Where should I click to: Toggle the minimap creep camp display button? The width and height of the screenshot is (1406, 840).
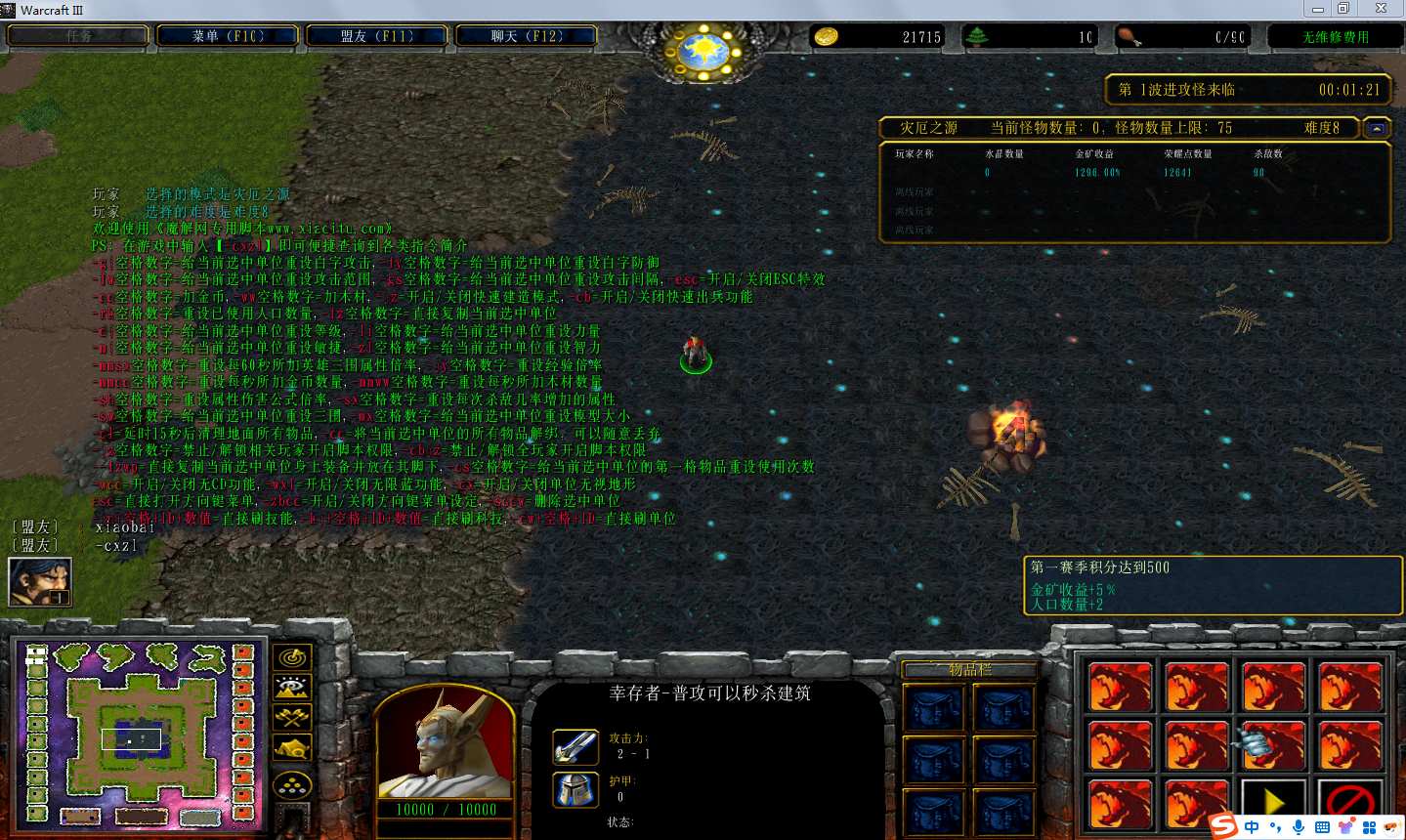point(292,749)
